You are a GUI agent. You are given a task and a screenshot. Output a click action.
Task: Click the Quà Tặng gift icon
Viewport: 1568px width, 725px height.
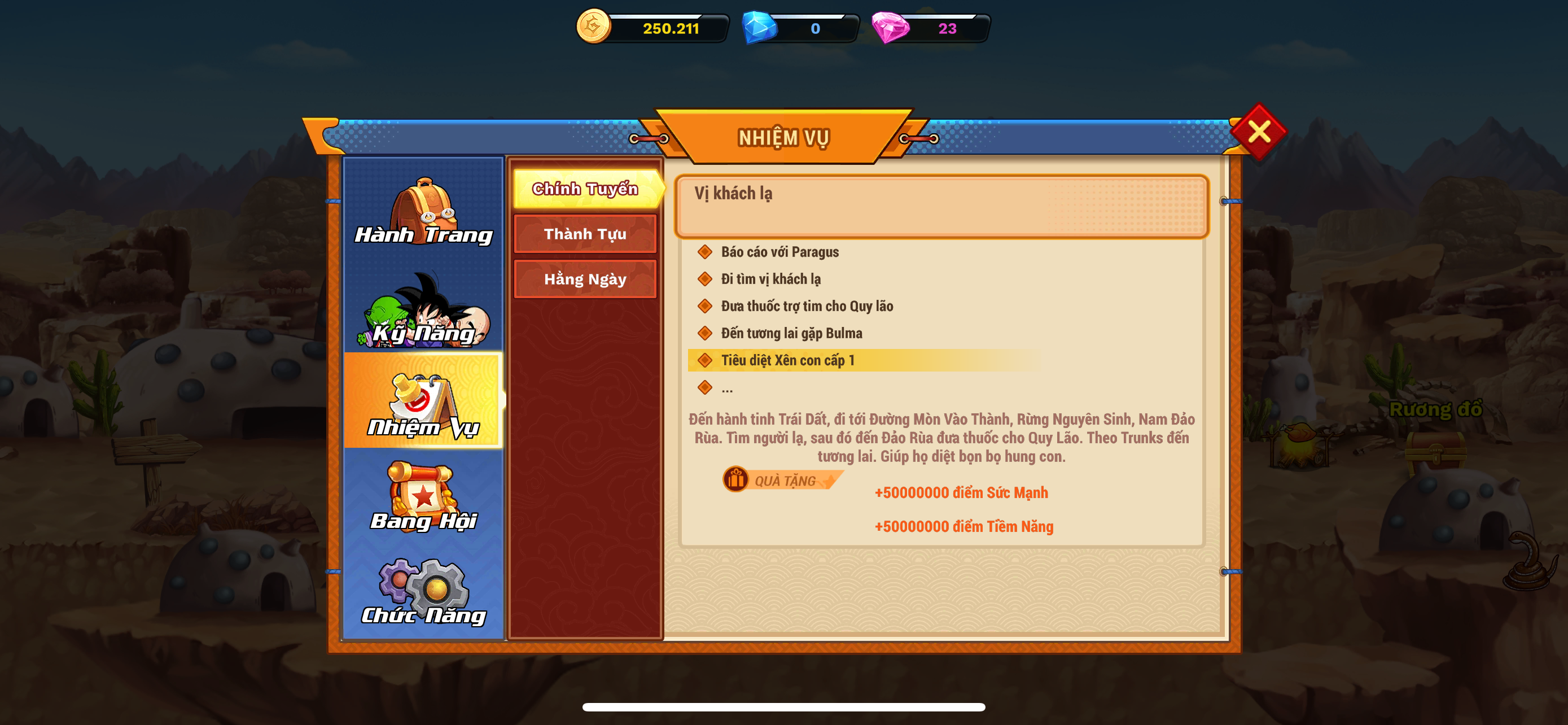point(736,480)
